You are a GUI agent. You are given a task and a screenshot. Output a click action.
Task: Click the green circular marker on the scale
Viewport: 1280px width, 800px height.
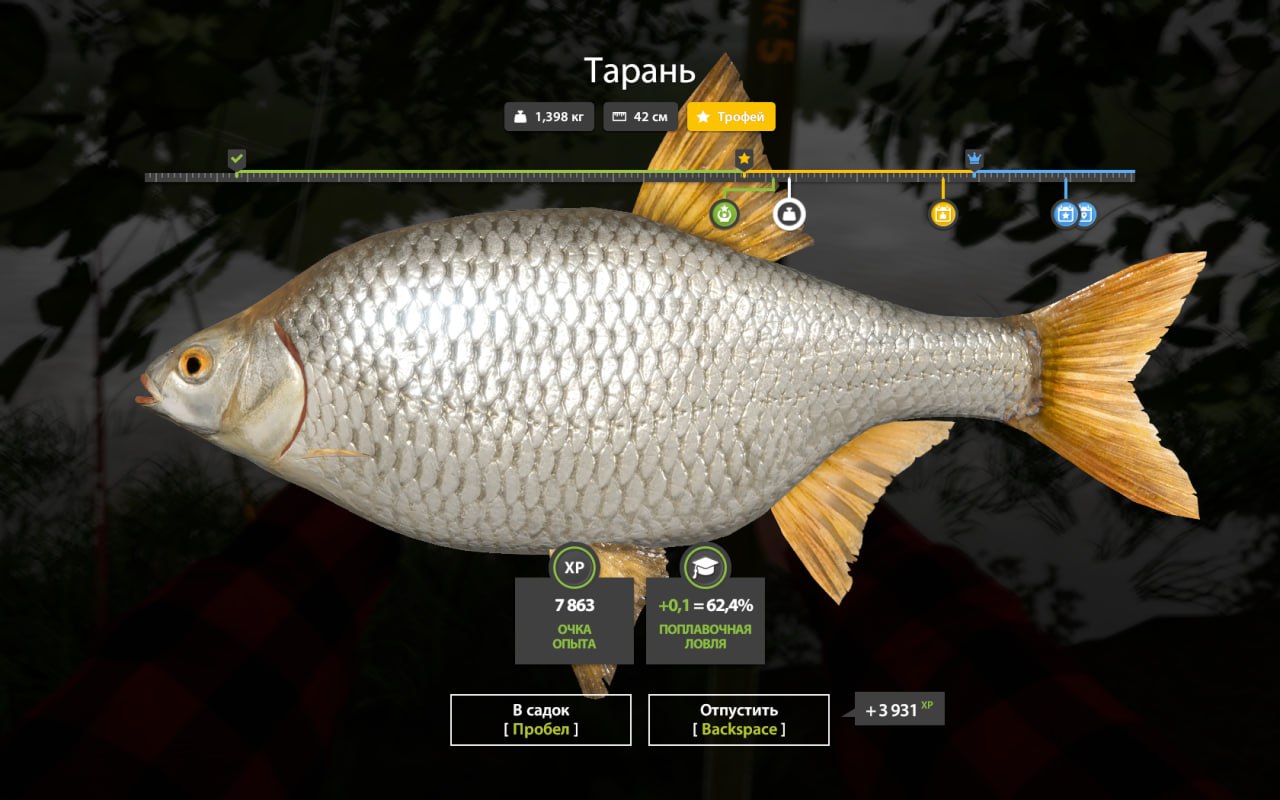click(724, 214)
